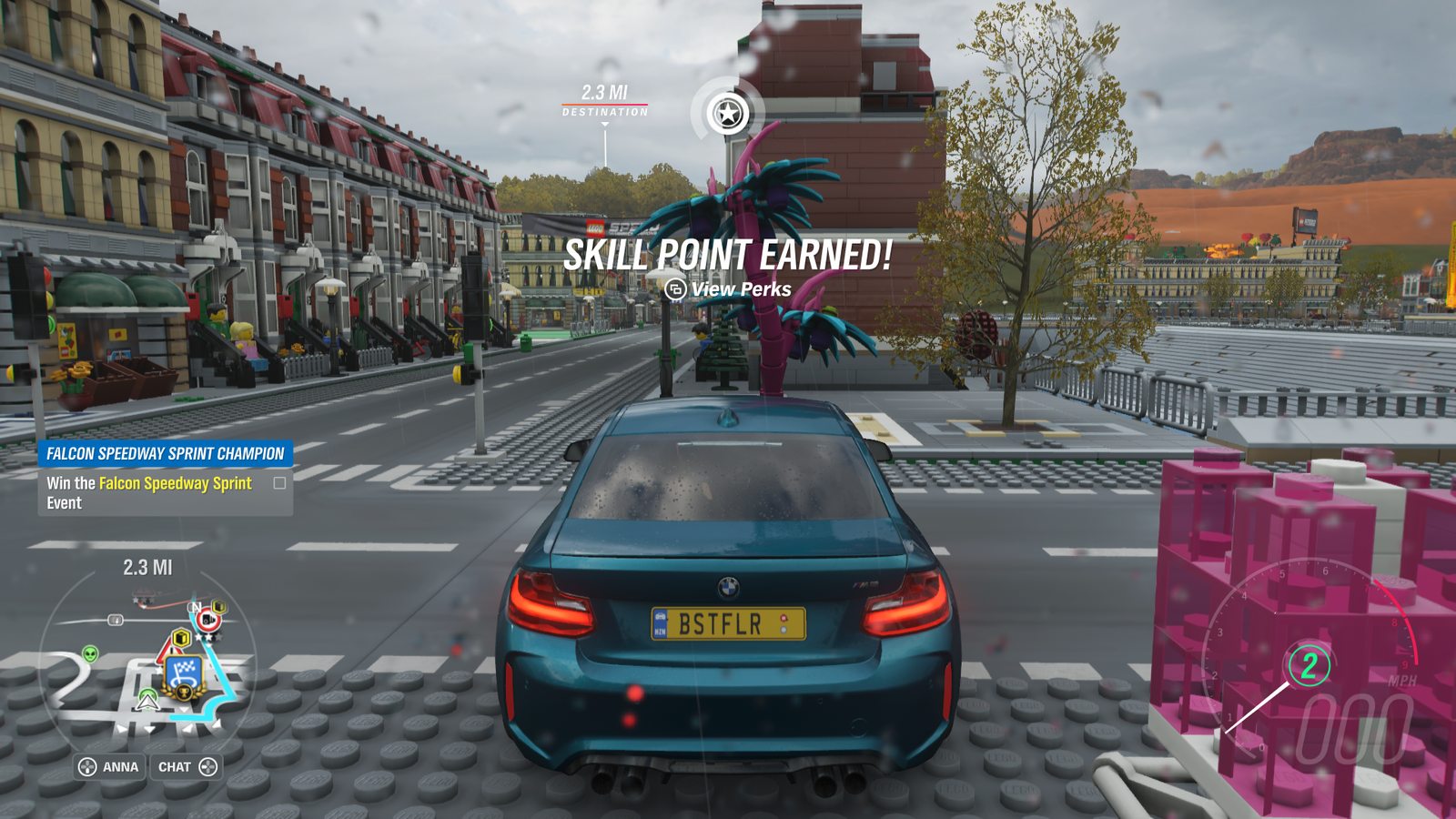
Task: Select the checkered flag event marker on minimap
Action: [186, 673]
